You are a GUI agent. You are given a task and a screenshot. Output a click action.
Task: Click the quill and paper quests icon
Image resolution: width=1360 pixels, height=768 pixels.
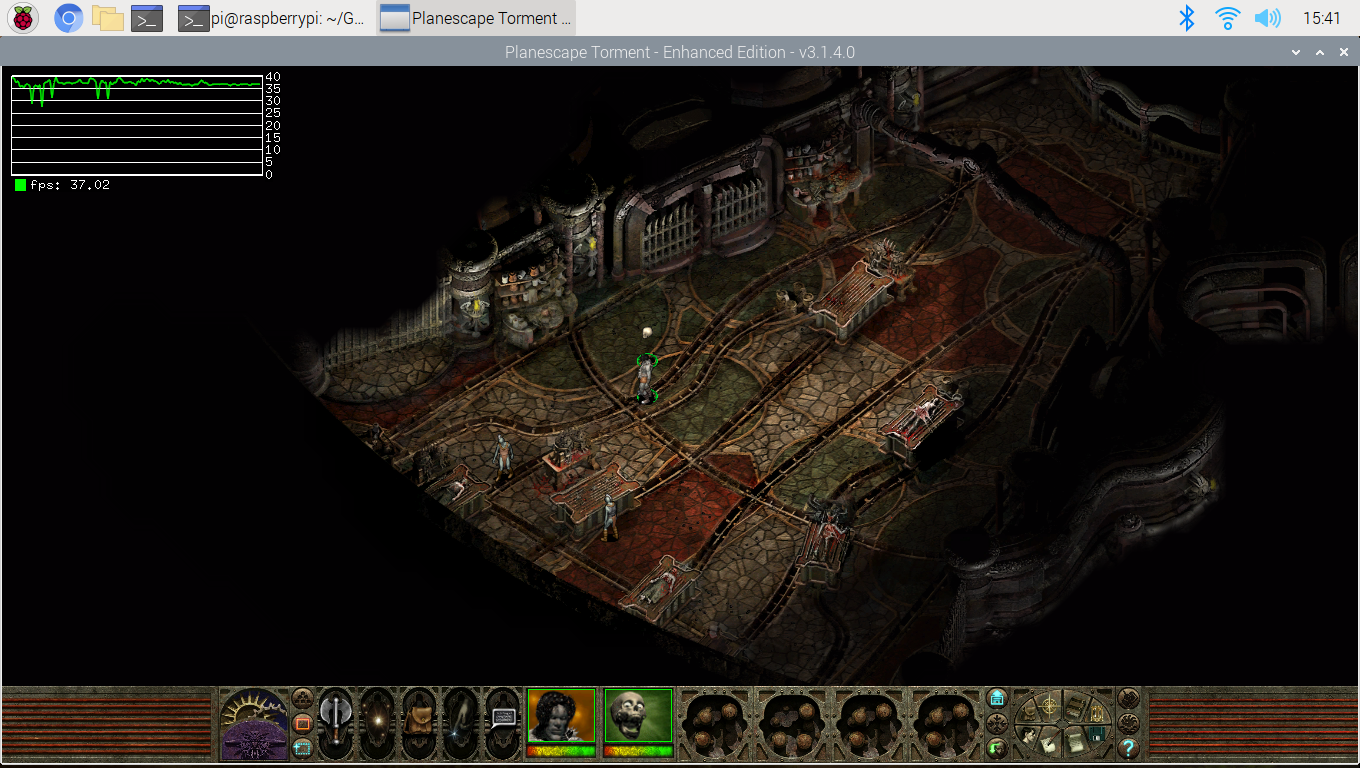click(x=1049, y=746)
